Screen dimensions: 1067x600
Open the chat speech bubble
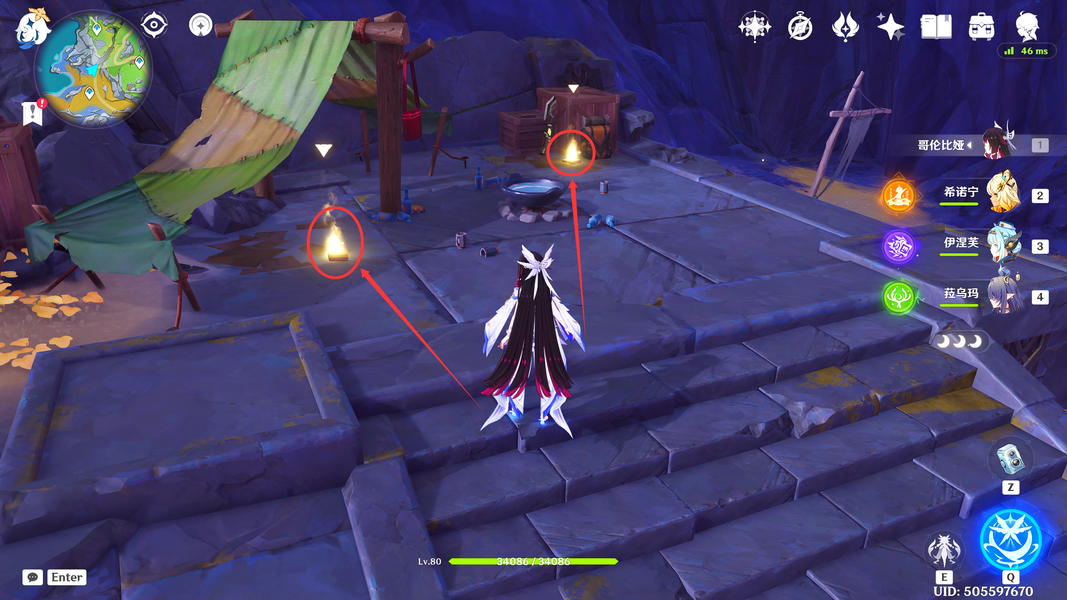click(33, 577)
